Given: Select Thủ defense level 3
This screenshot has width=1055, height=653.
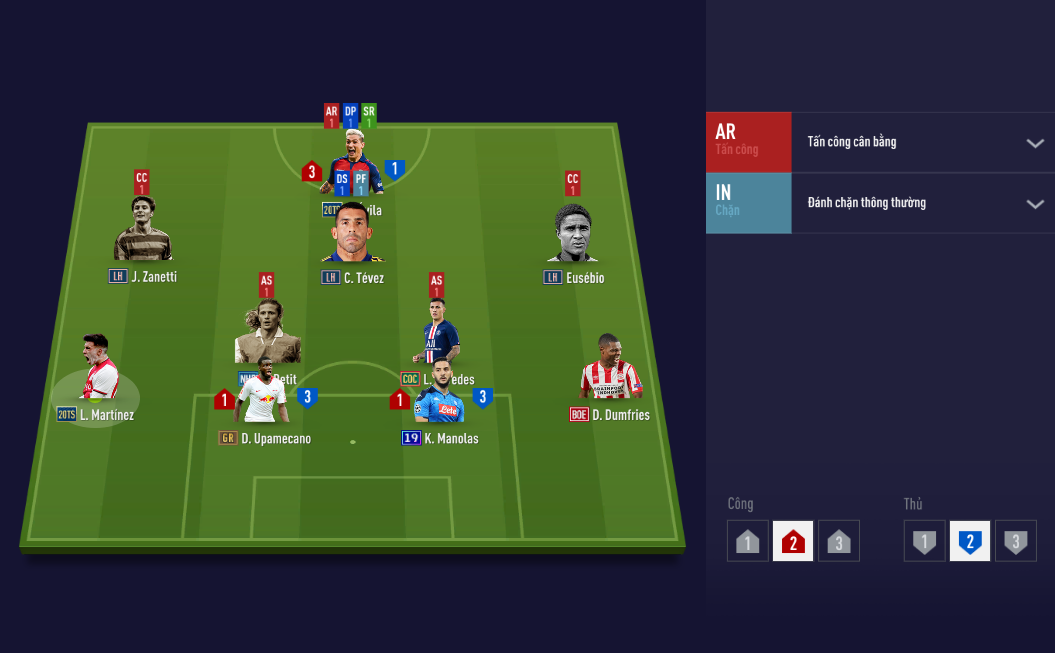Looking at the screenshot, I should click(x=1015, y=541).
